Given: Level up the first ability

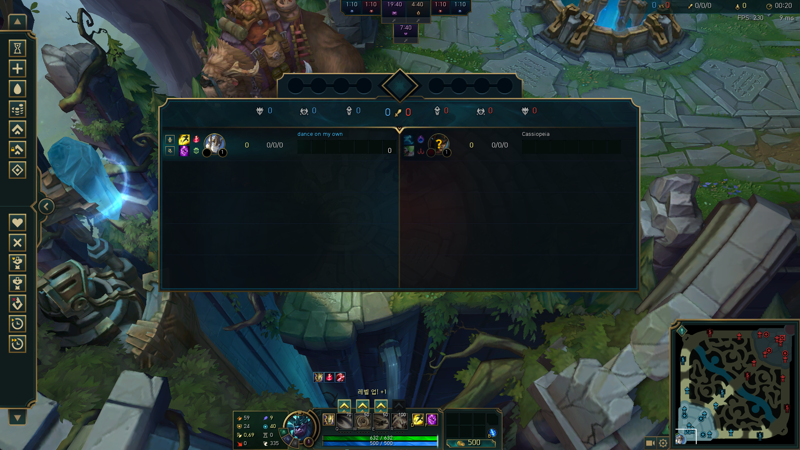Looking at the screenshot, I should coord(344,406).
